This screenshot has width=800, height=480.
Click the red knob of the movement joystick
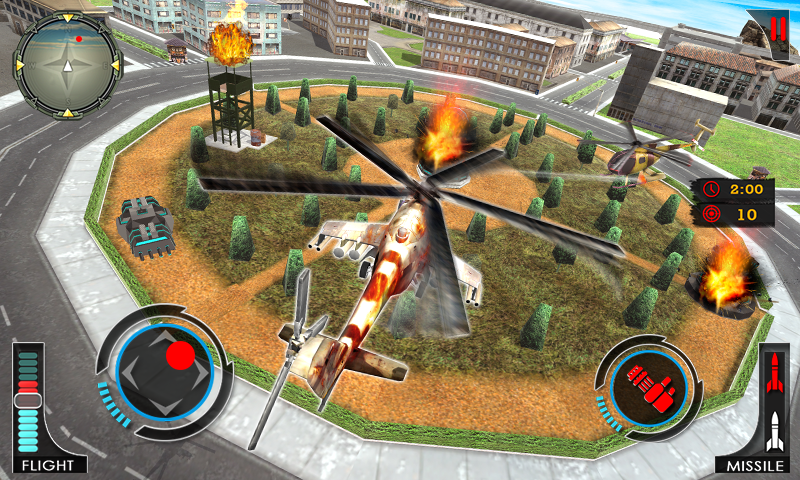180,355
